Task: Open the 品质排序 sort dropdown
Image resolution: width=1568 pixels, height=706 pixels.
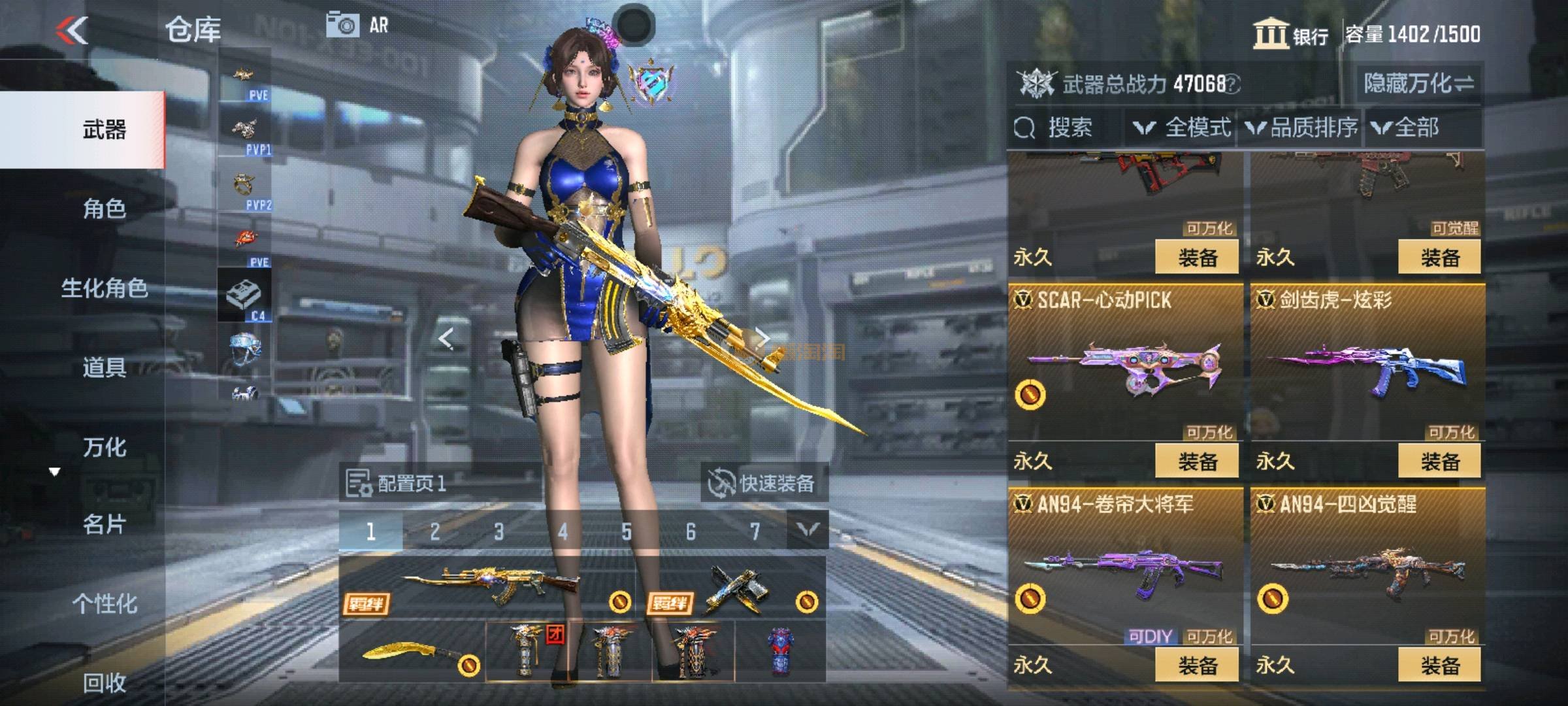Action: click(x=1303, y=127)
